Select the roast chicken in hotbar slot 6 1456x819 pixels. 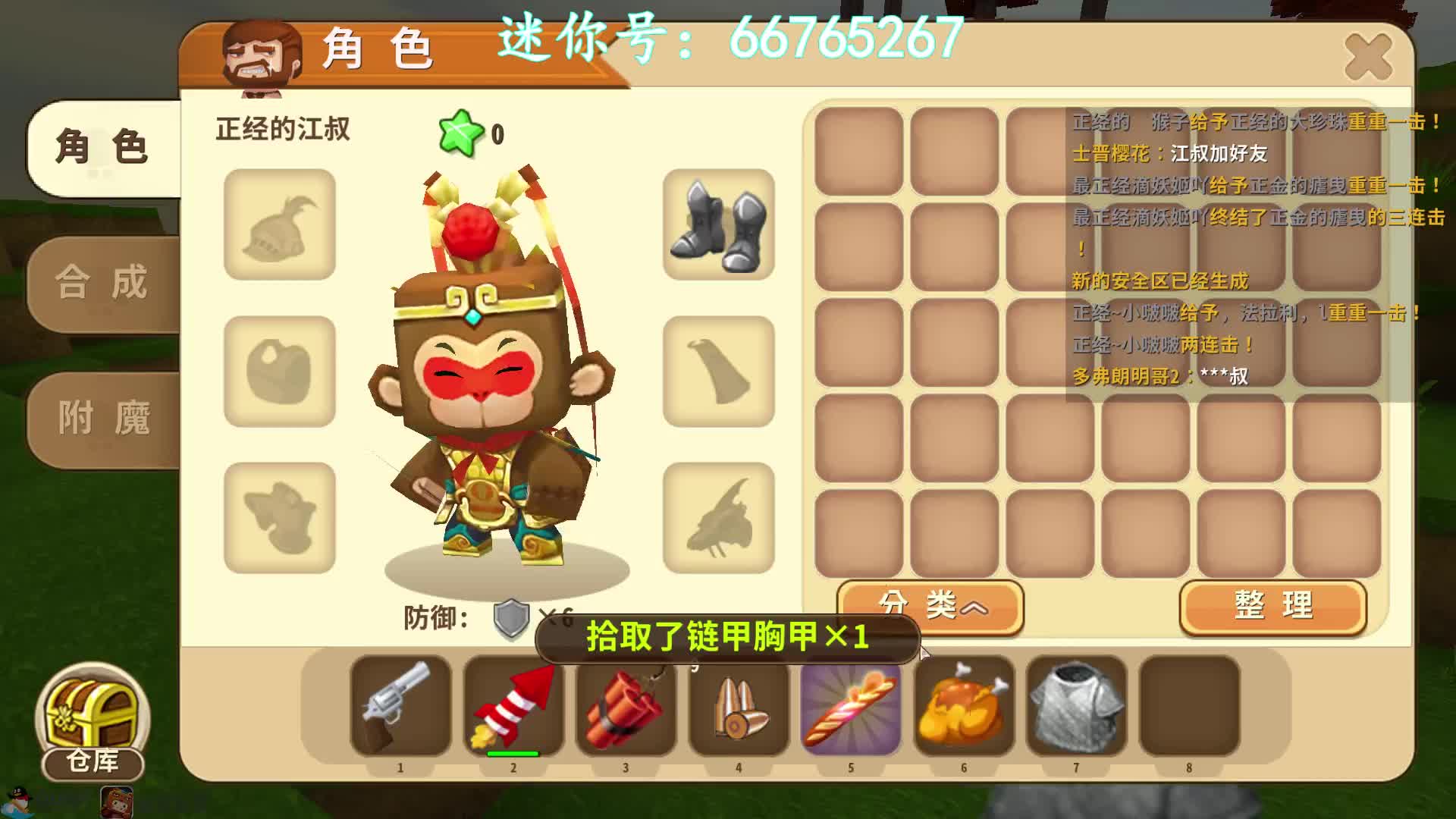click(x=963, y=711)
